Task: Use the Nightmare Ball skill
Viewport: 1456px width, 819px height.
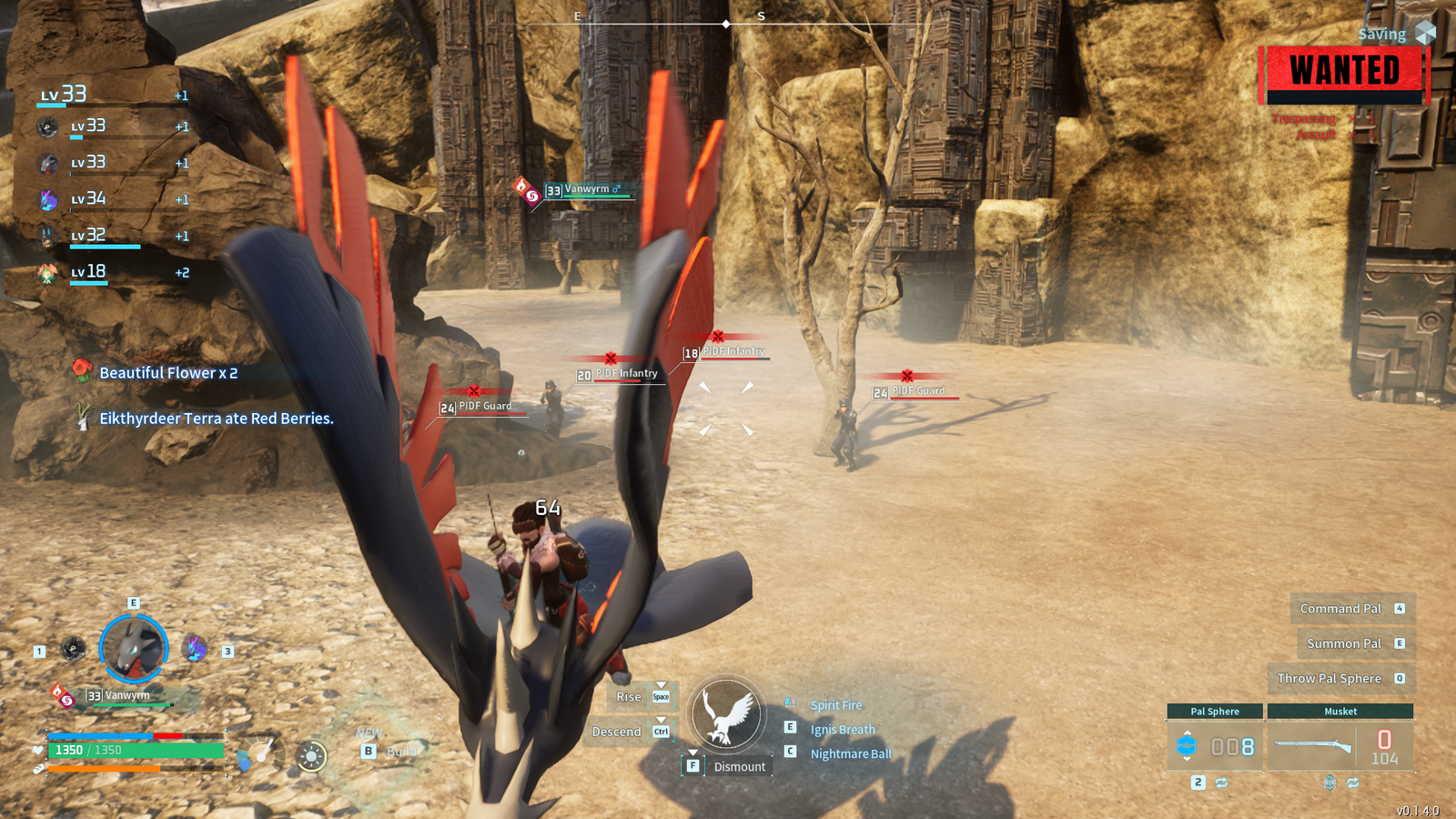Action: (850, 754)
